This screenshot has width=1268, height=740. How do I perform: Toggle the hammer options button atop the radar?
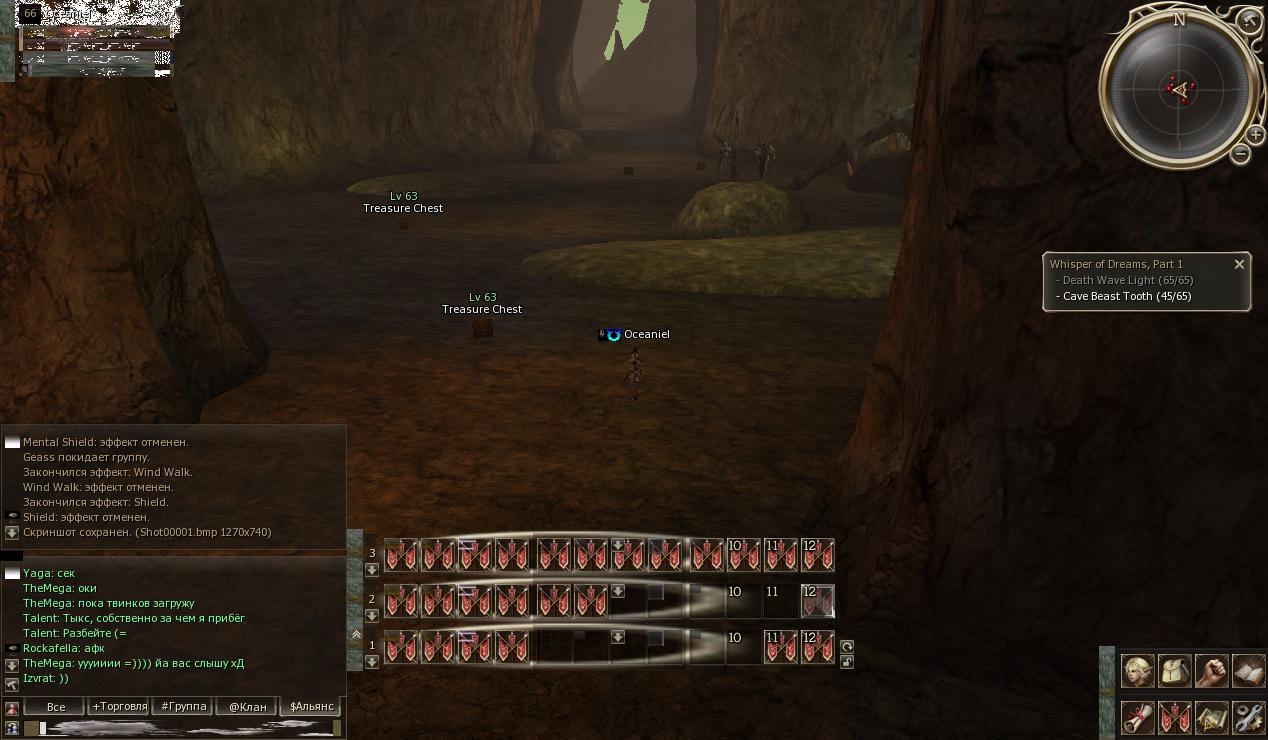tap(1249, 20)
